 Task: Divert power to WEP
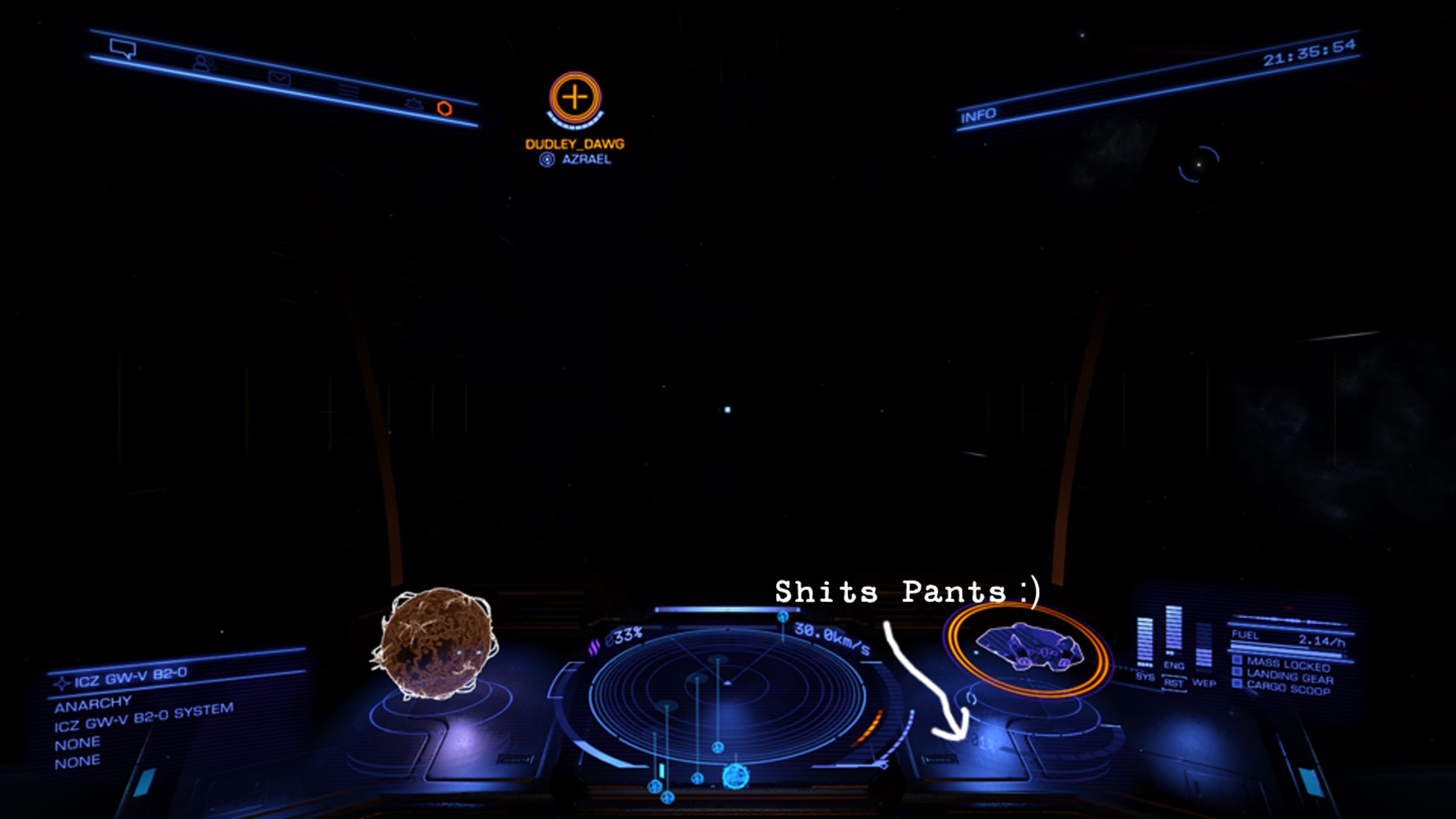[1204, 683]
